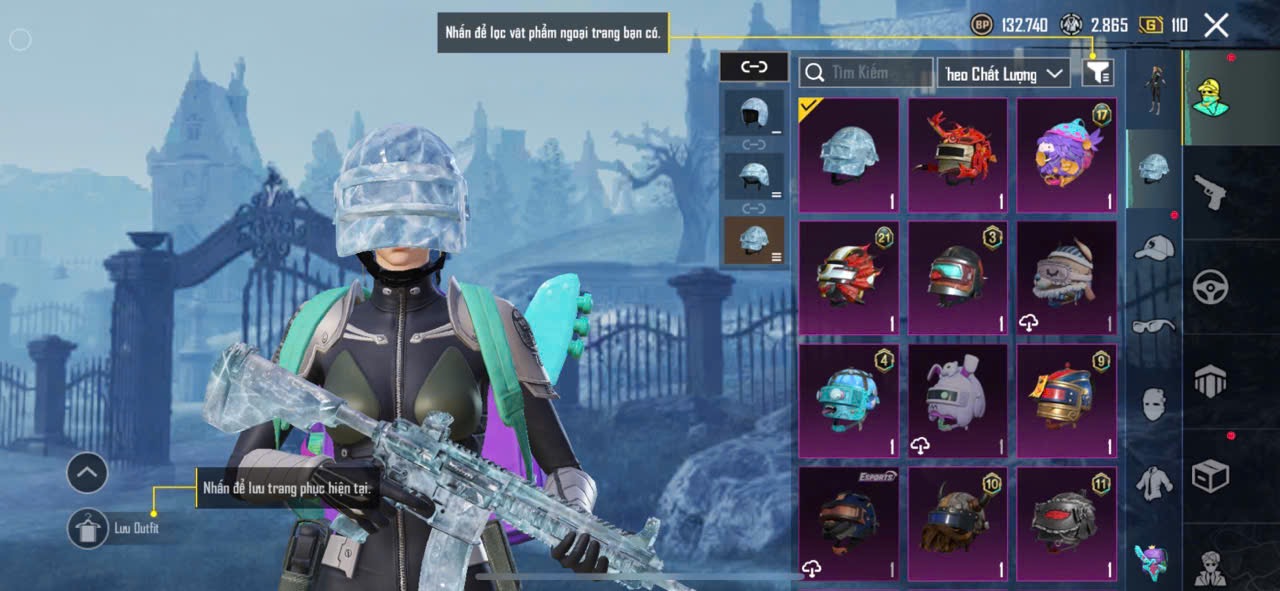This screenshot has height=591, width=1280.
Task: Switch to the cap headwear tab
Action: pyautogui.click(x=1154, y=247)
